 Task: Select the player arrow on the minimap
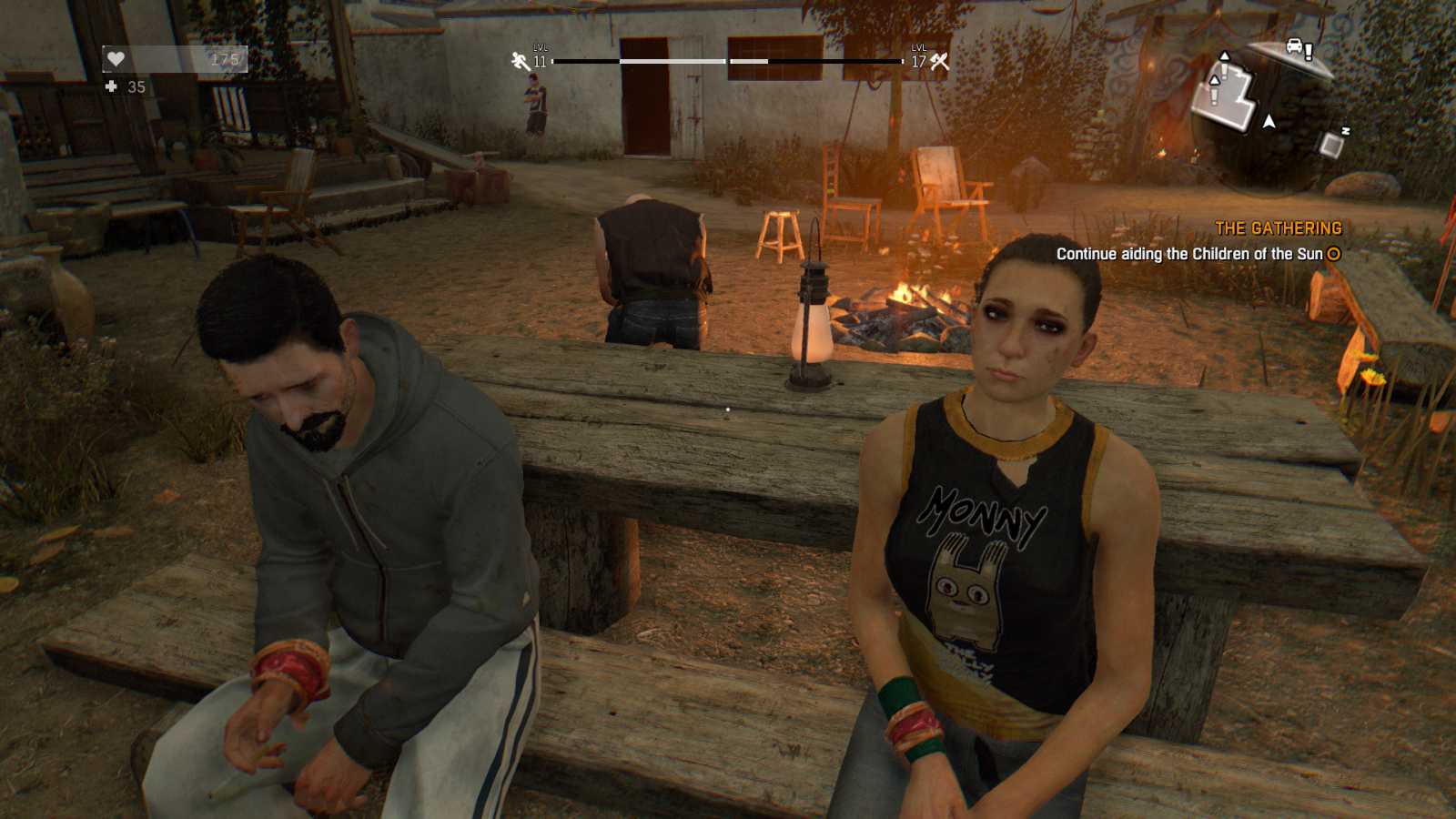click(x=1269, y=120)
